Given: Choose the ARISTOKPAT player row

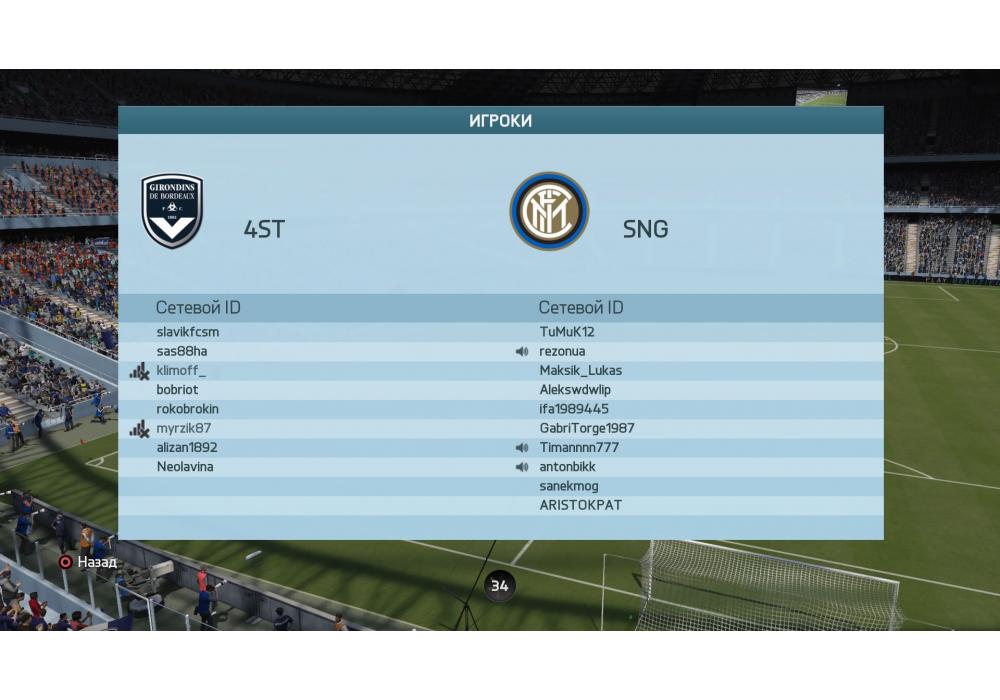Looking at the screenshot, I should [x=581, y=505].
